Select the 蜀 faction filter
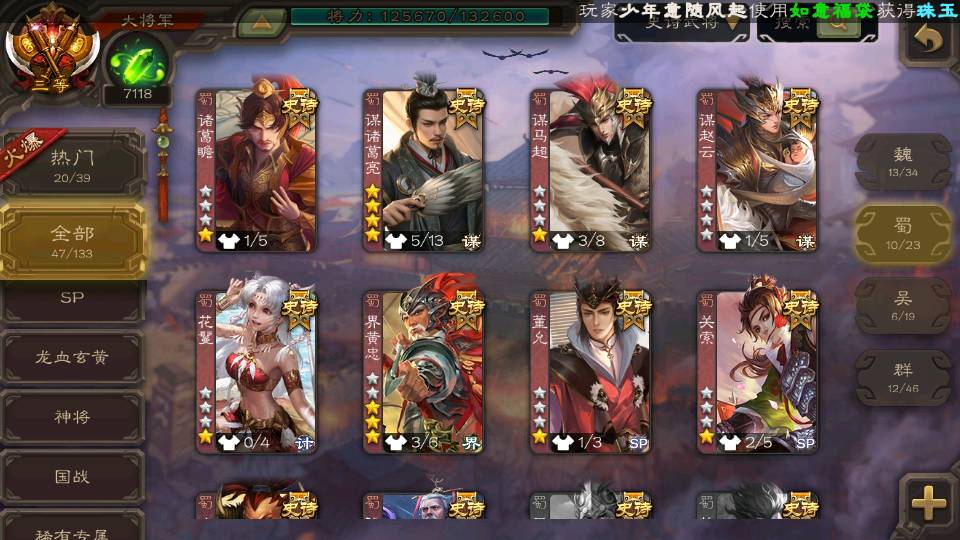This screenshot has height=540, width=960. [x=903, y=234]
